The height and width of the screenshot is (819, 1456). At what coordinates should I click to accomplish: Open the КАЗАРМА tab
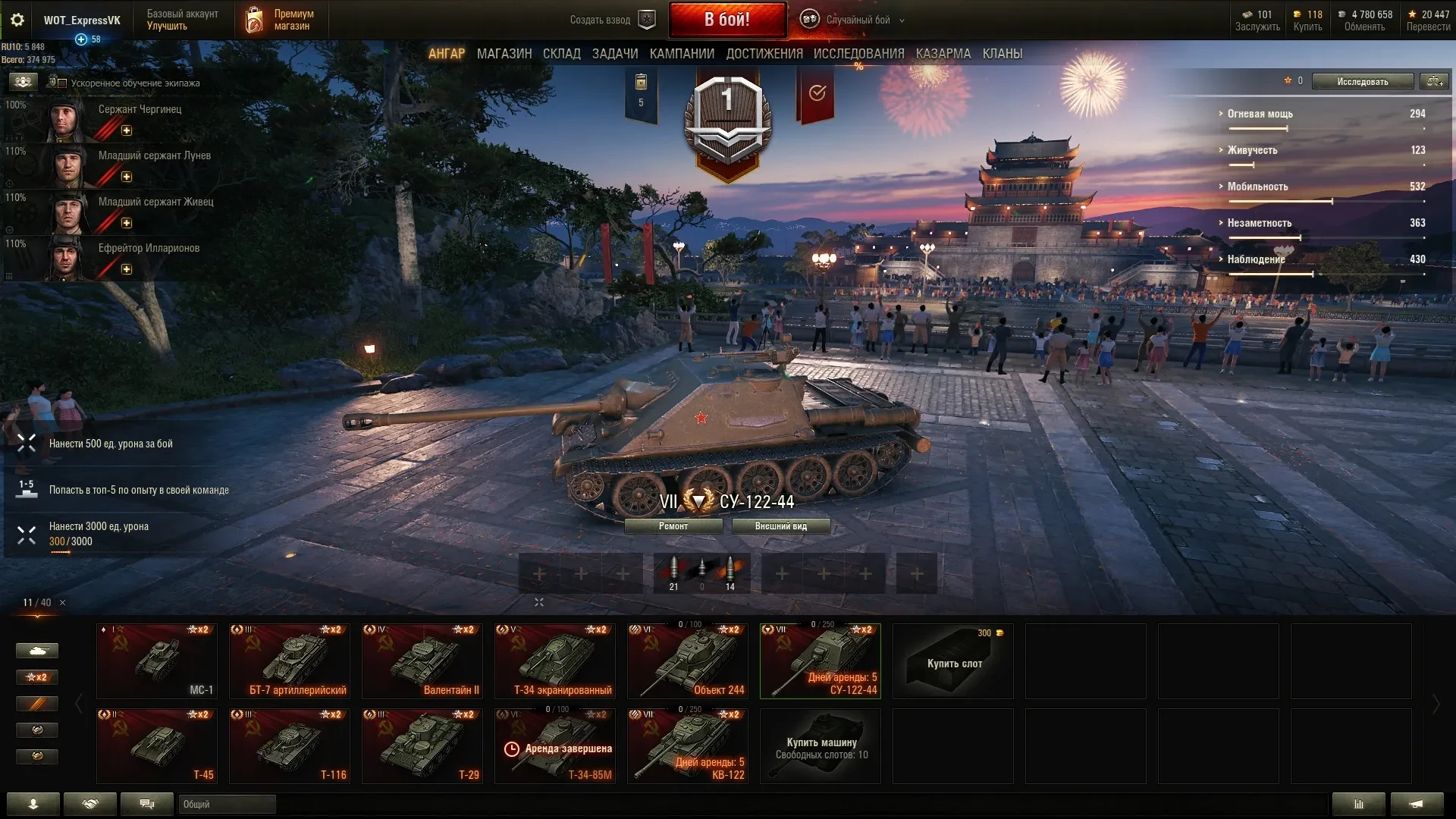pyautogui.click(x=943, y=54)
